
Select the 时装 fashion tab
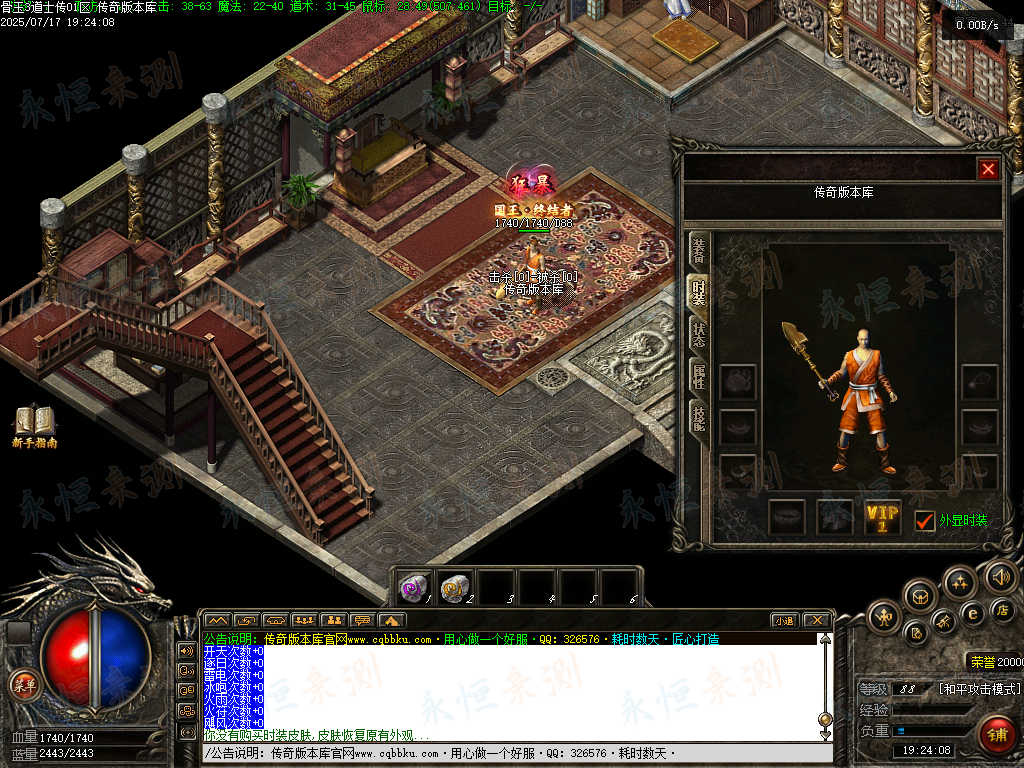click(x=698, y=295)
